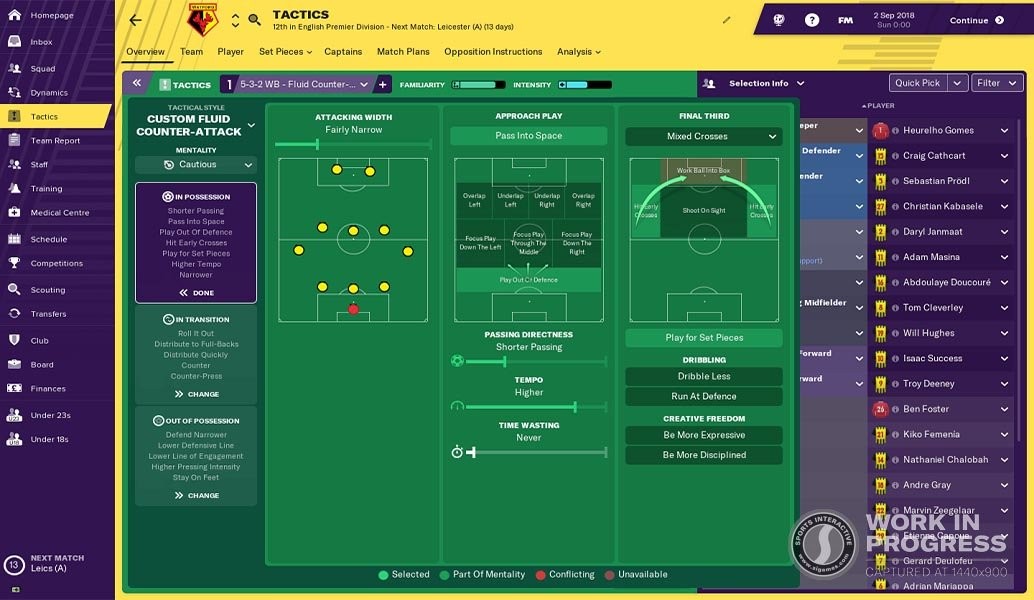Open the Scouting section
This screenshot has height=600, width=1034.
(x=47, y=290)
